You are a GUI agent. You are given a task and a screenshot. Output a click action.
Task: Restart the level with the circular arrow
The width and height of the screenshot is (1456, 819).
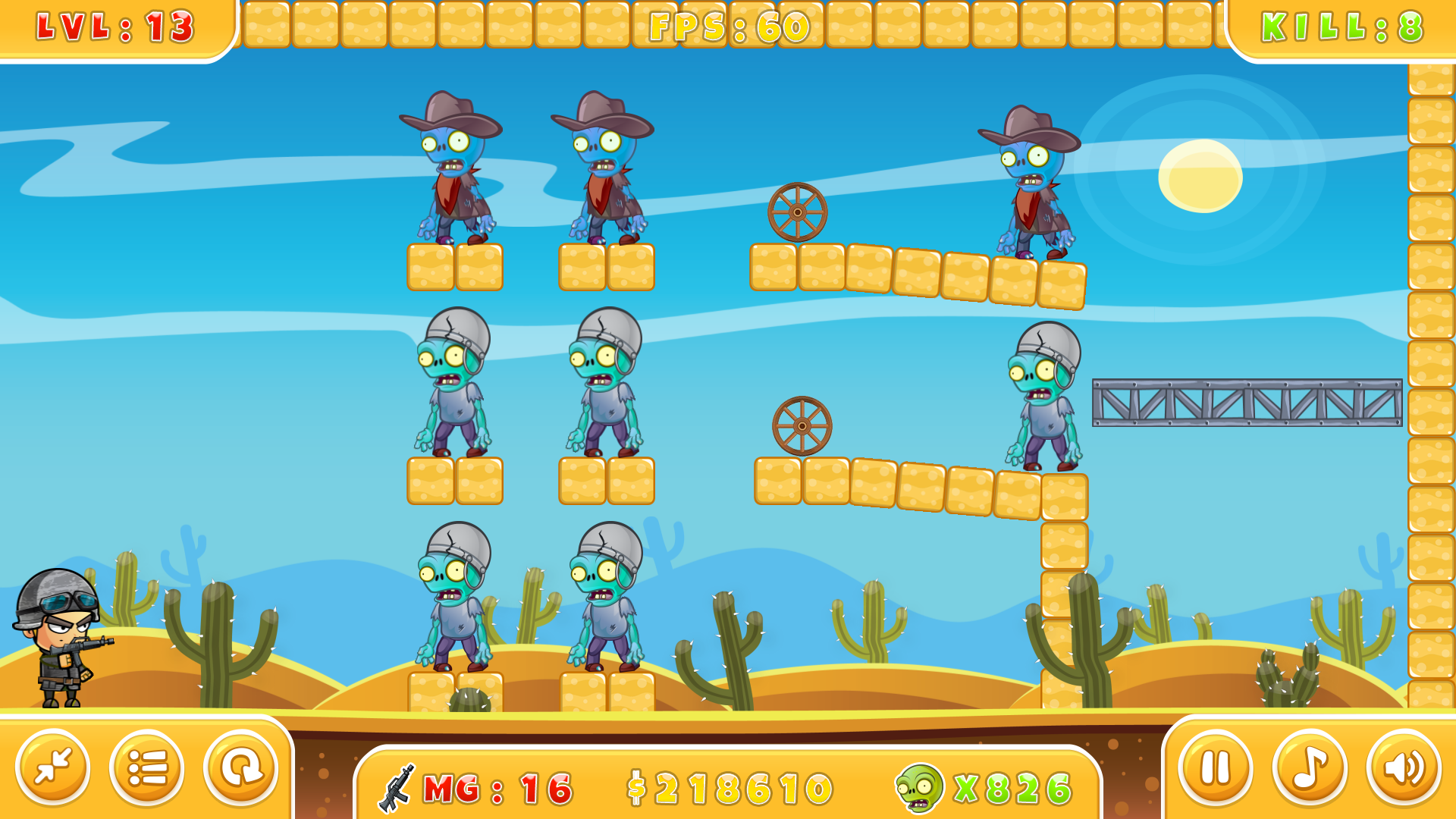241,767
